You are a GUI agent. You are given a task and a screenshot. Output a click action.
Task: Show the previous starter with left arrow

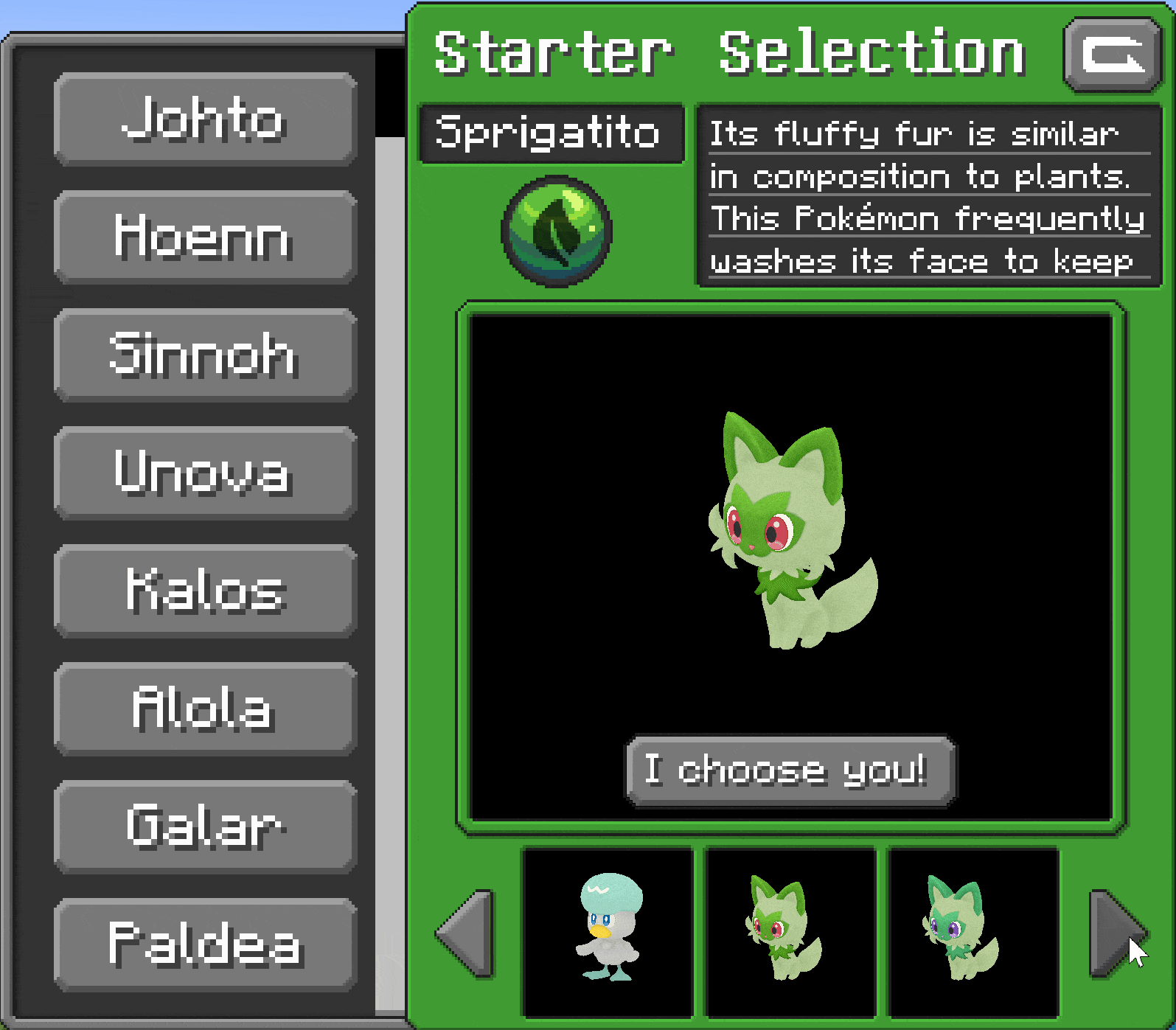pyautogui.click(x=466, y=933)
